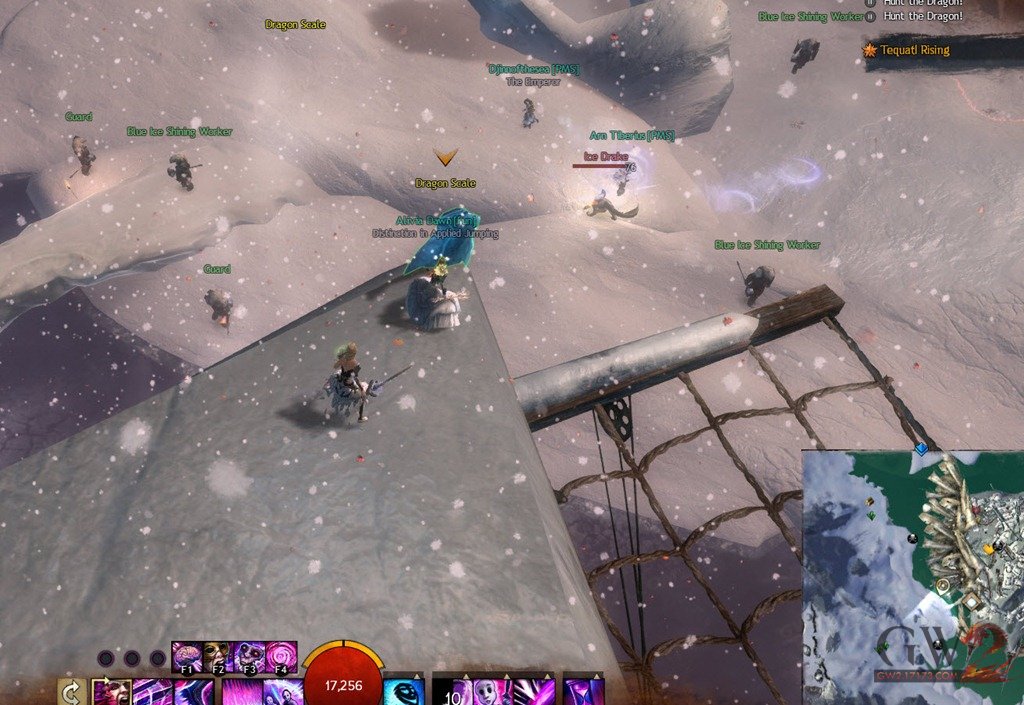Click the yellow waypoint diamond on minimap
This screenshot has width=1024, height=705.
tap(988, 549)
